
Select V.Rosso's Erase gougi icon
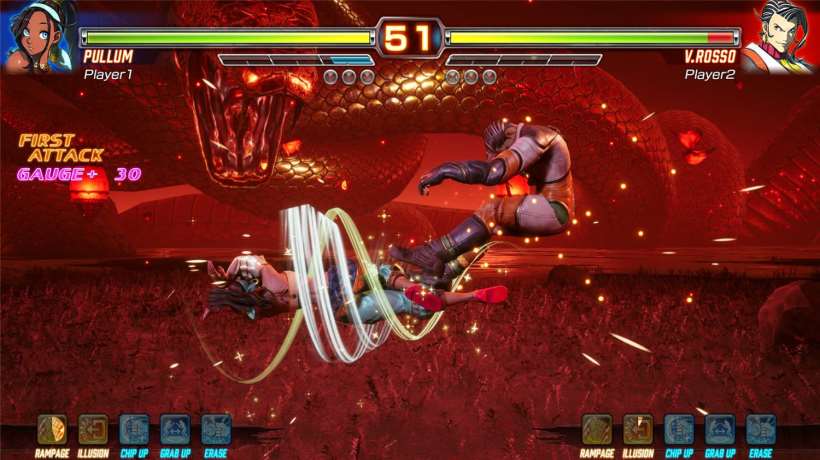click(x=761, y=429)
